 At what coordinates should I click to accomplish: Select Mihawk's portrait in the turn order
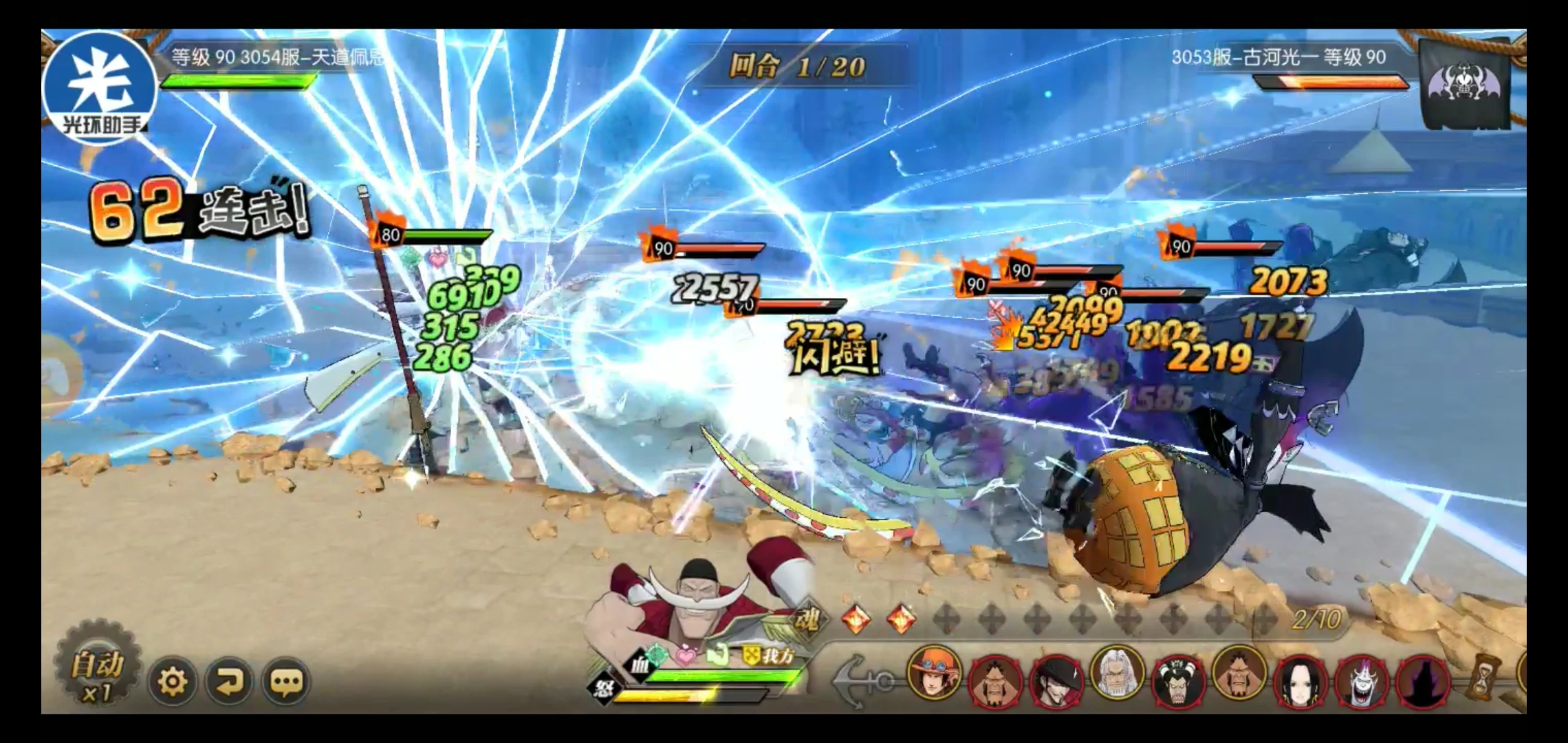point(1056,680)
